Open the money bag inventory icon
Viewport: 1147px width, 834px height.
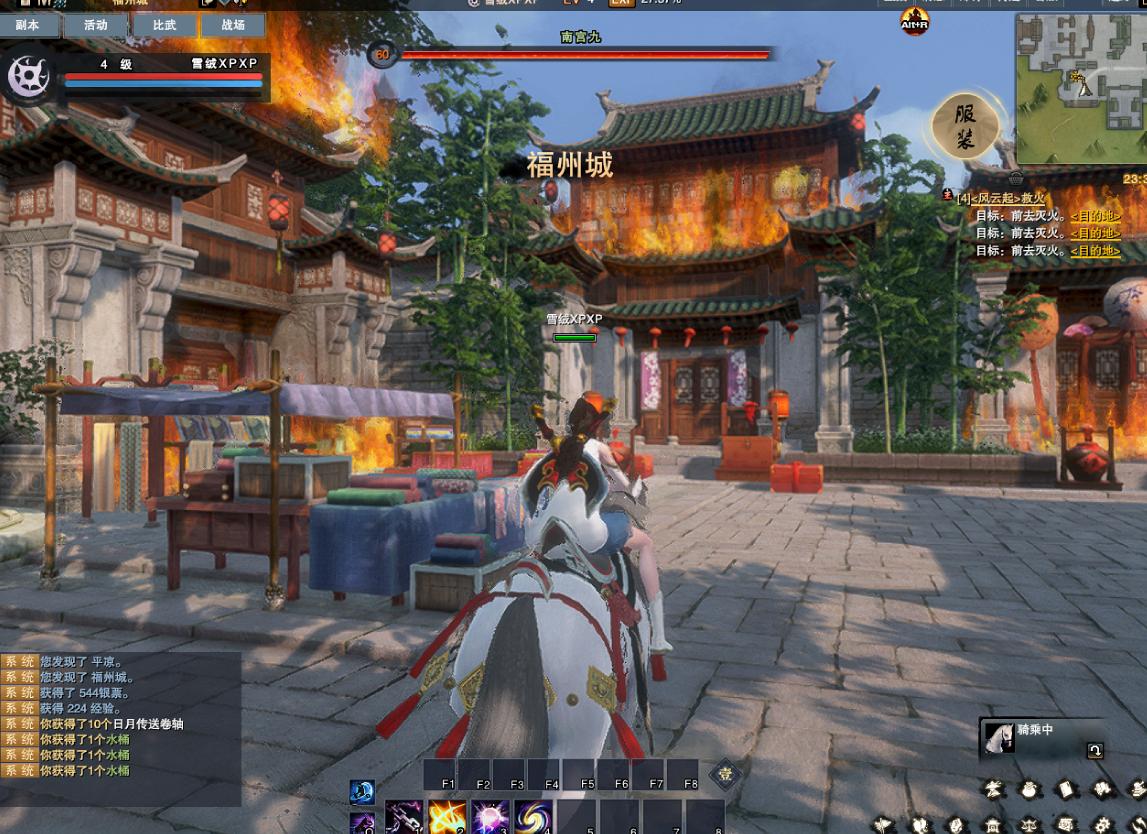(1029, 790)
